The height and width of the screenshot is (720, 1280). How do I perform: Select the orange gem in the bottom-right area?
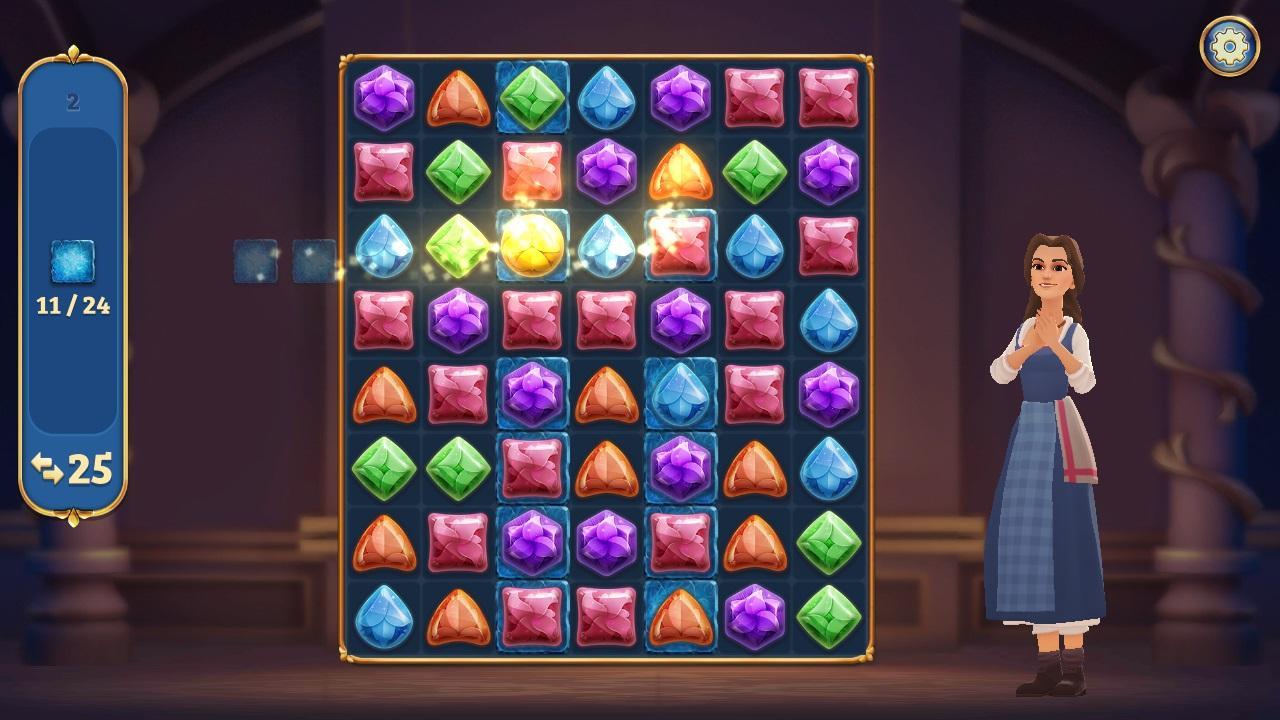click(755, 540)
